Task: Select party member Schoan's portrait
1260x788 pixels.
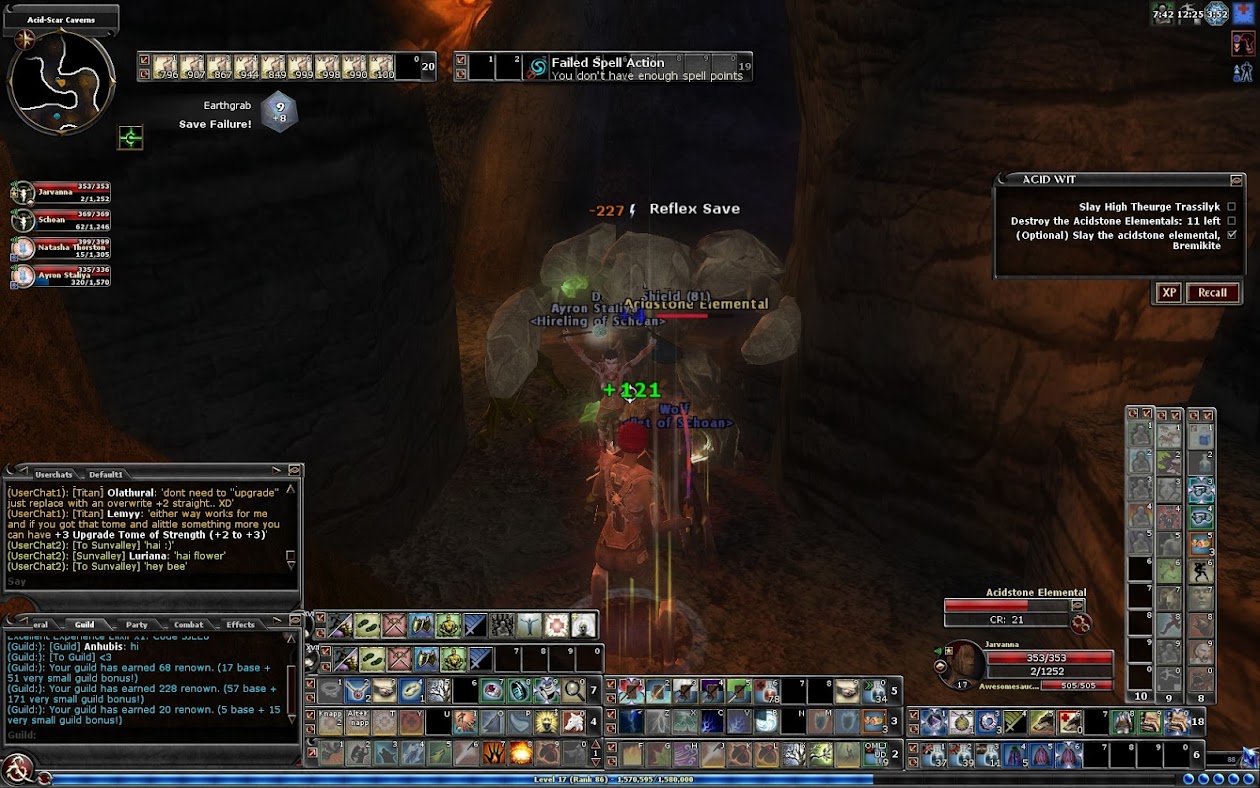Action: (x=23, y=219)
